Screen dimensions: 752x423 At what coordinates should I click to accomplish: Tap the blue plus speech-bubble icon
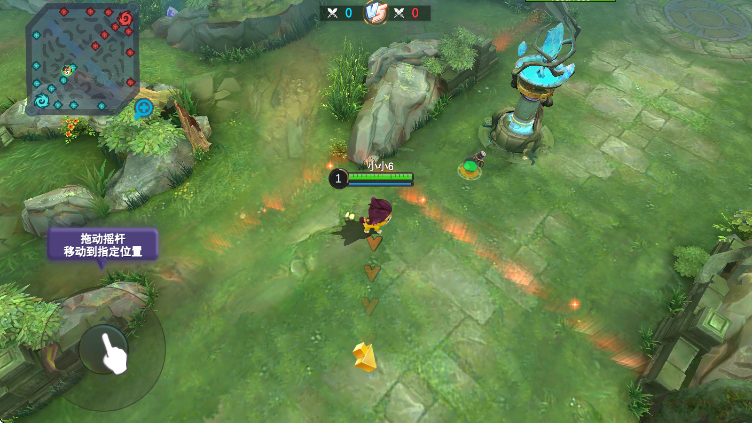tap(144, 108)
